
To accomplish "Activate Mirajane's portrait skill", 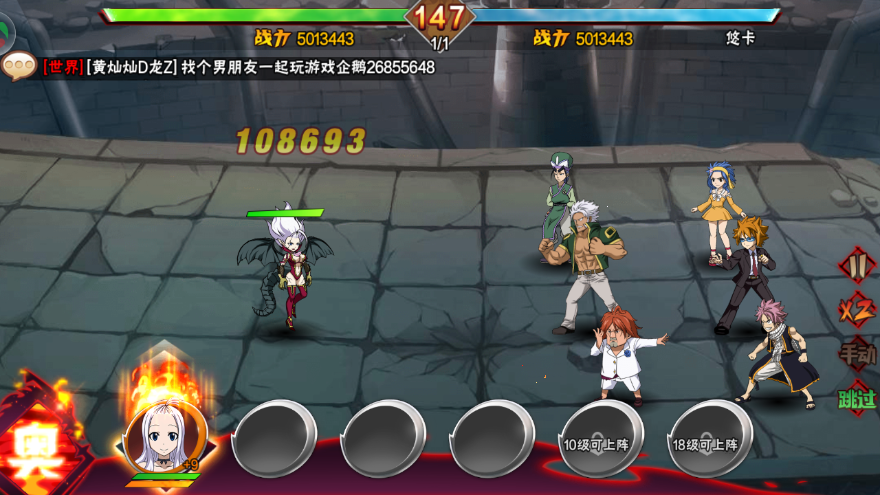I will [x=166, y=435].
